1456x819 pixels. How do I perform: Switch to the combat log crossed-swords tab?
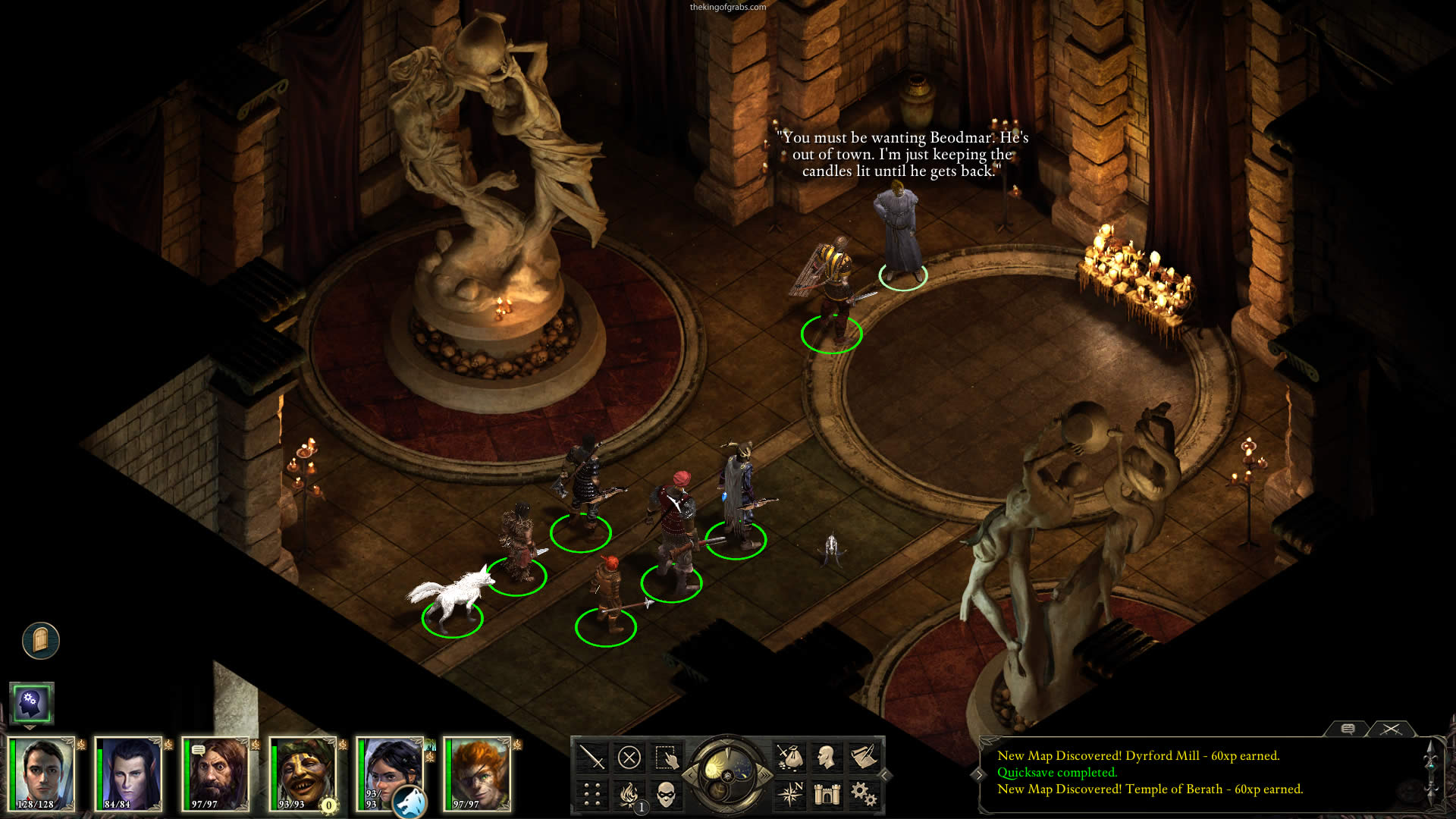1390,729
